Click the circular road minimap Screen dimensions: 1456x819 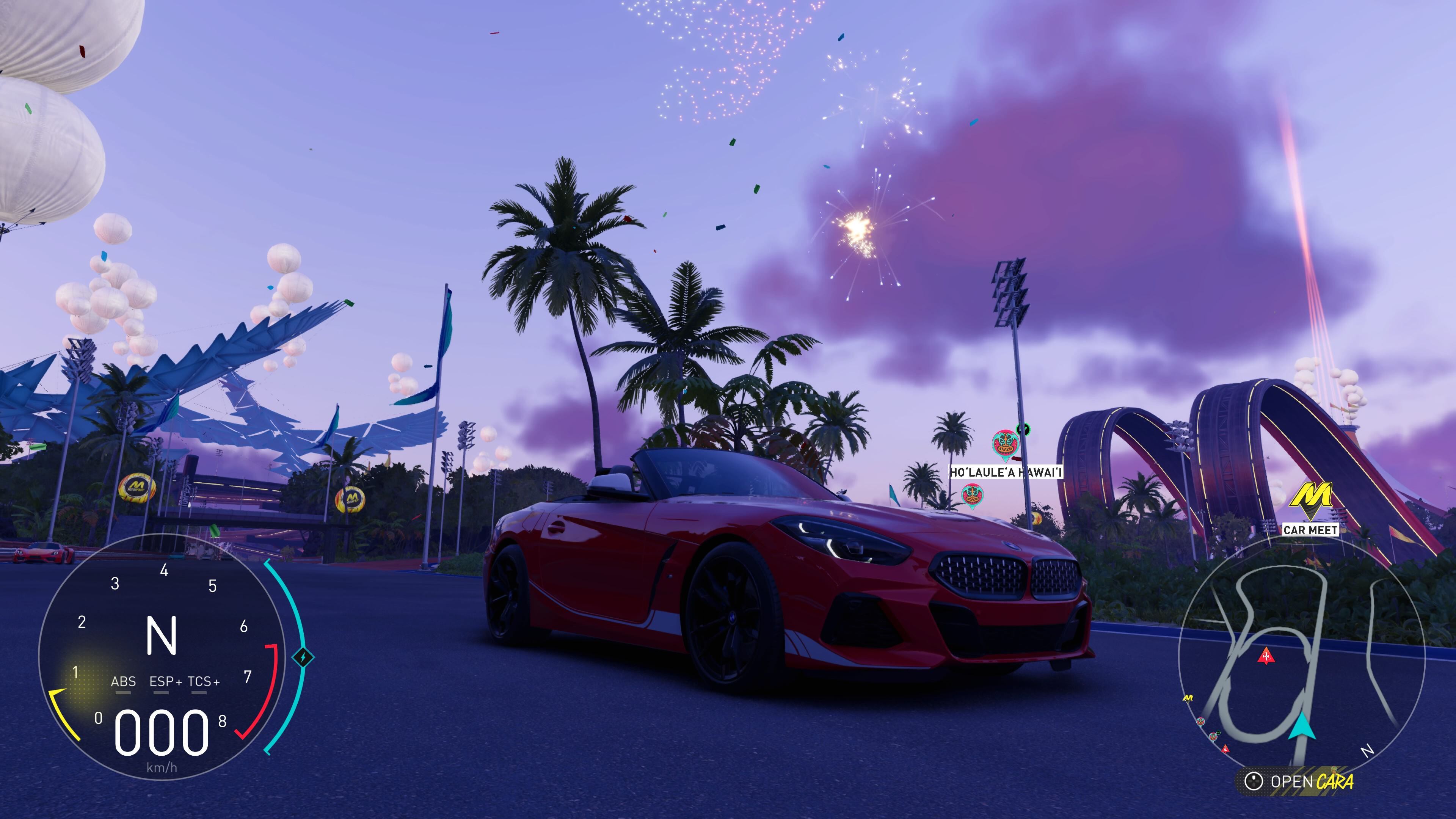1300,659
